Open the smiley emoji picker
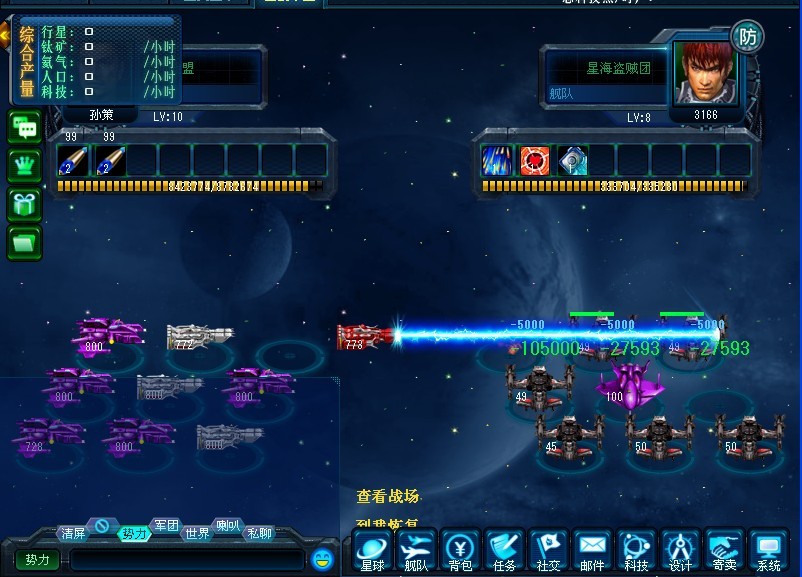 coord(321,559)
